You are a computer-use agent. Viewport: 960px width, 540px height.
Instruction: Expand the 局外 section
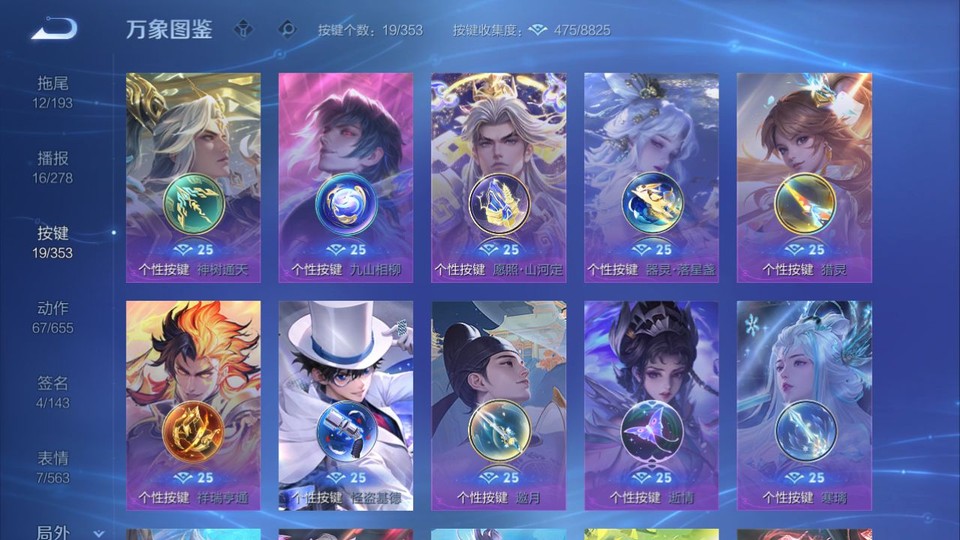(60, 532)
